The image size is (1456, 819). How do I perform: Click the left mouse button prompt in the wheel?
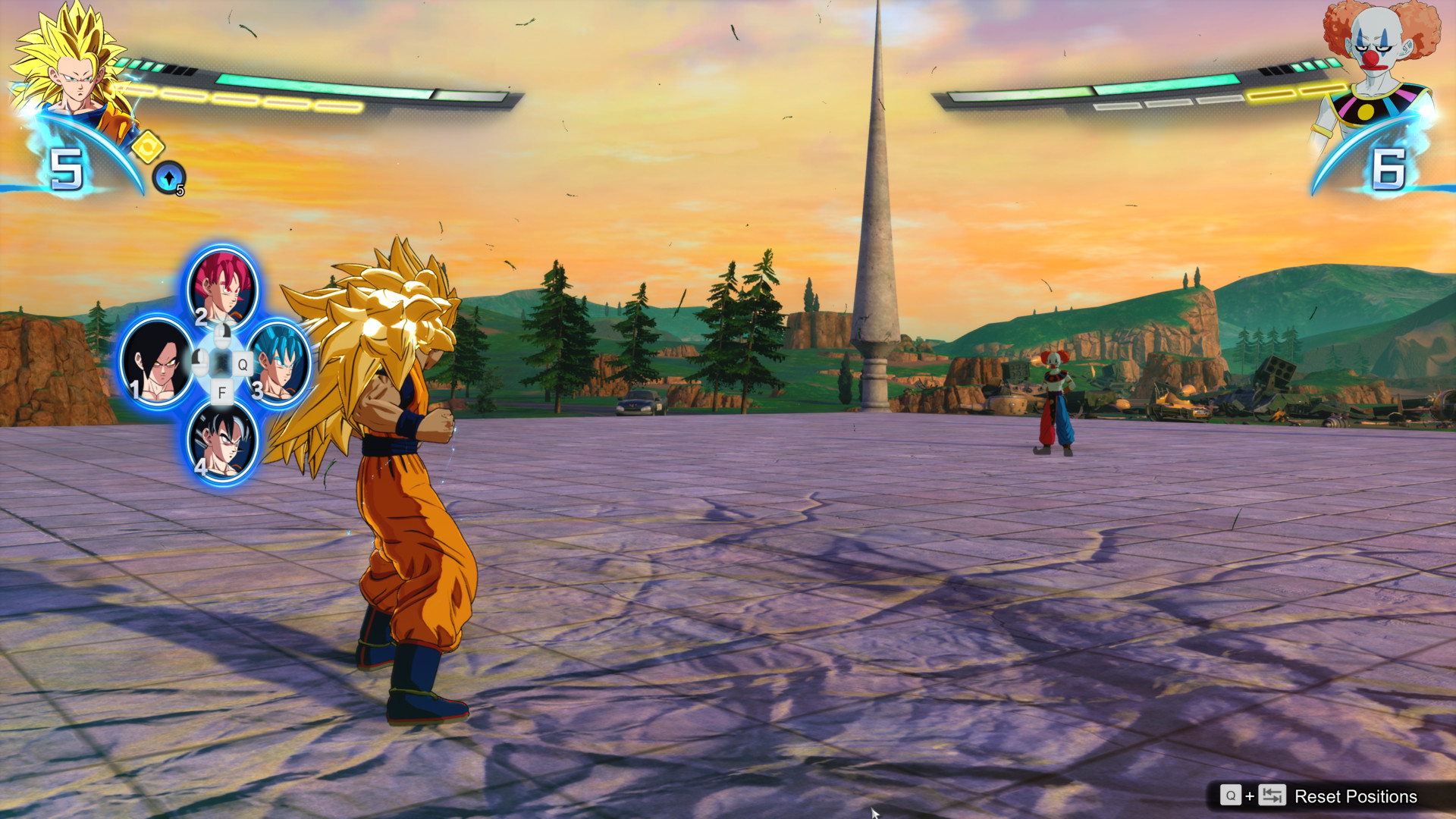pos(201,362)
